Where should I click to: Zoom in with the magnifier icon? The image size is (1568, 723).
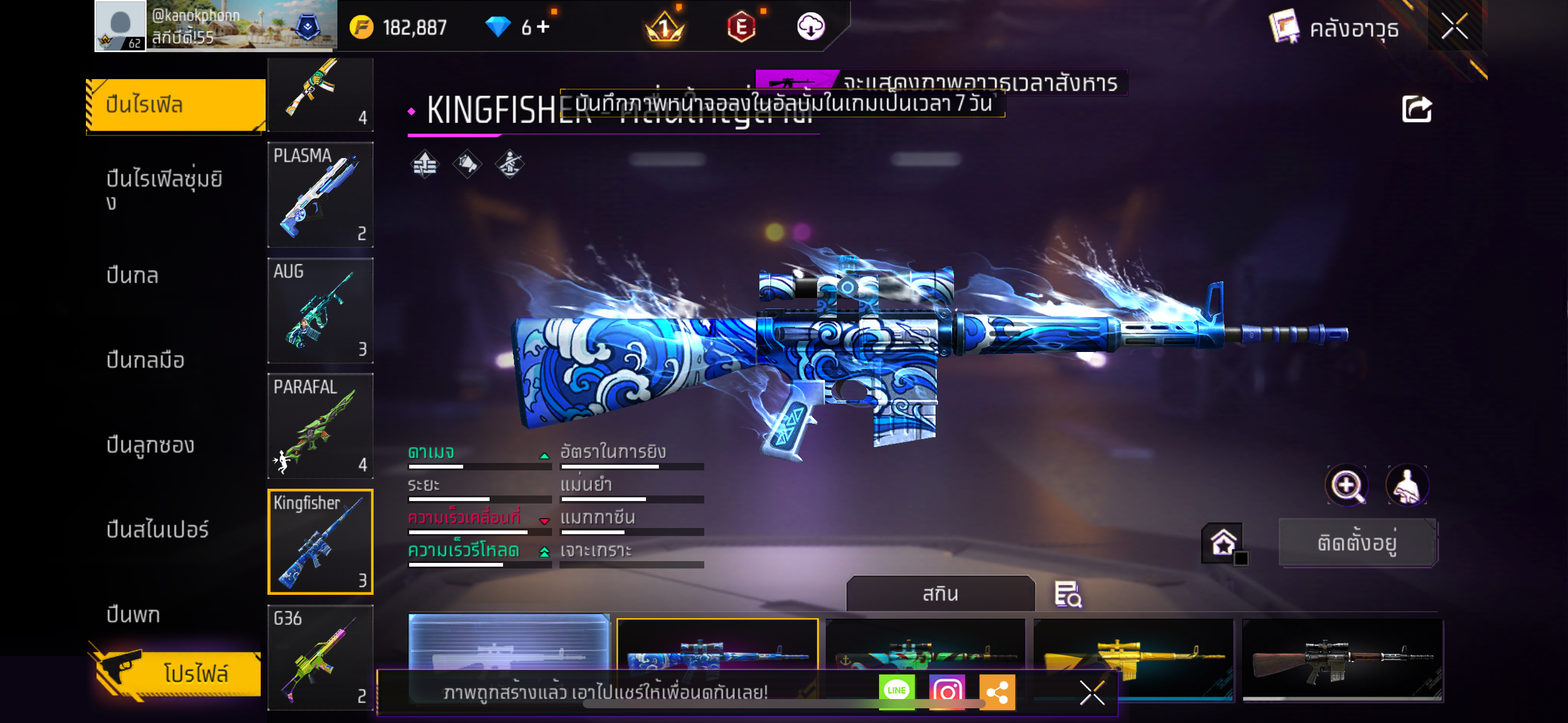click(1347, 486)
